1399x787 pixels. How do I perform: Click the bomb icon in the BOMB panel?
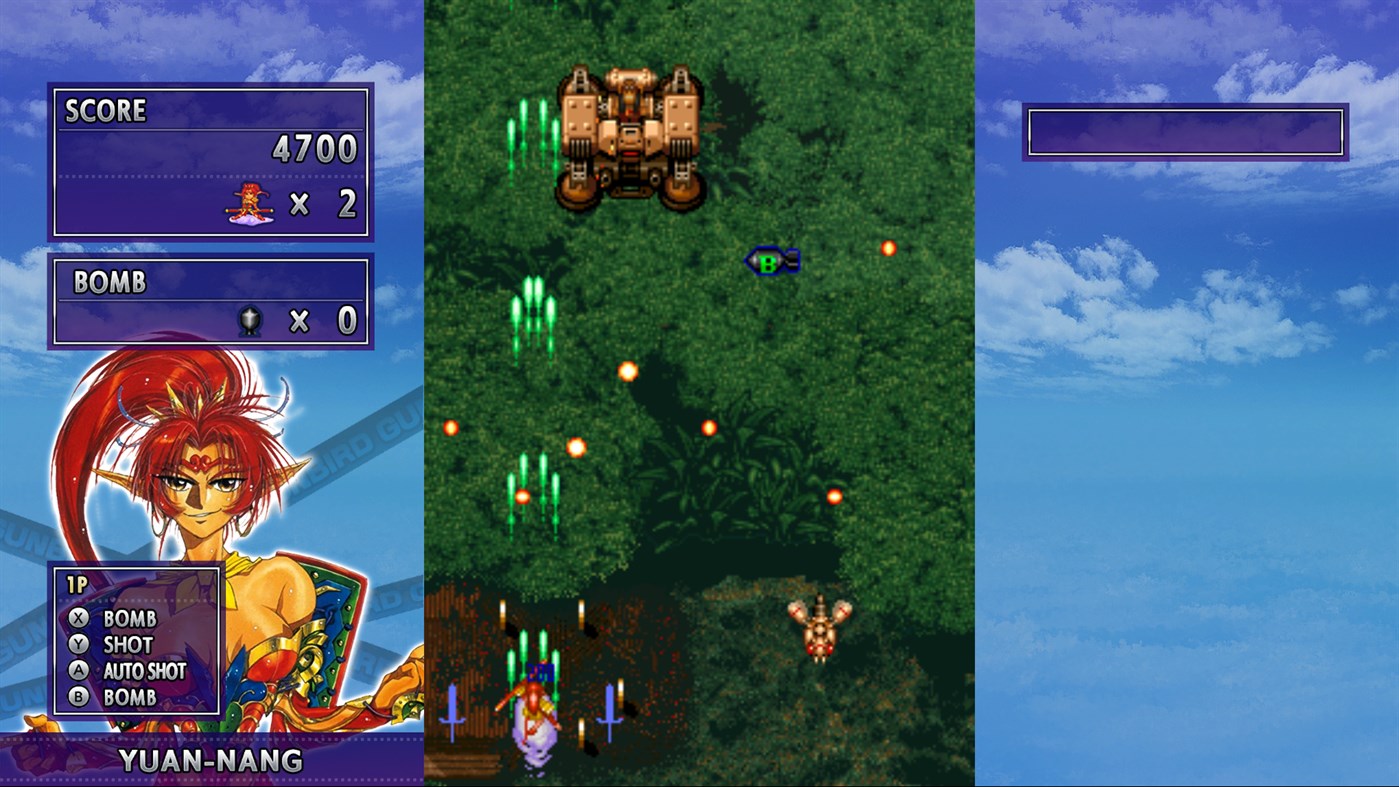point(252,319)
